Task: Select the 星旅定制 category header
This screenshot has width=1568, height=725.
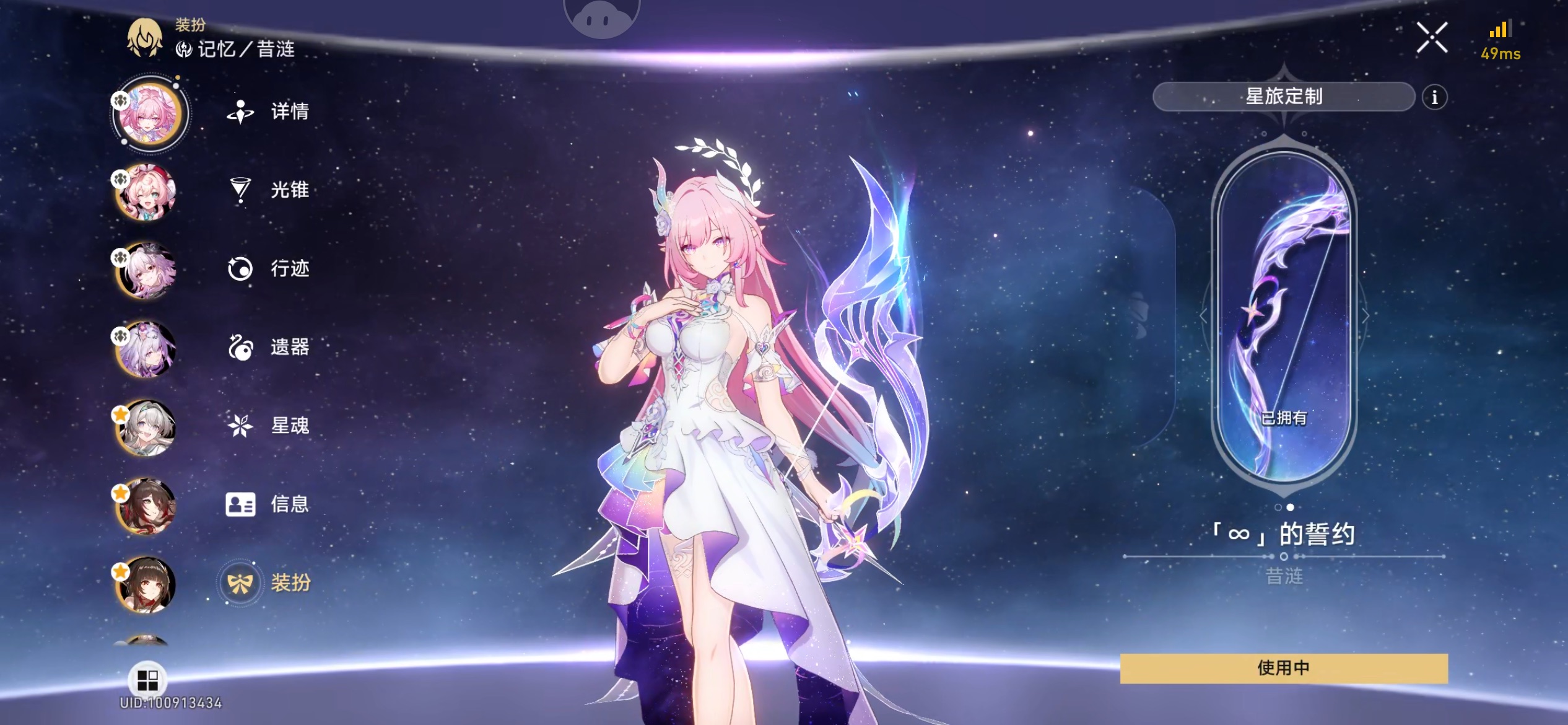Action: tap(1283, 97)
